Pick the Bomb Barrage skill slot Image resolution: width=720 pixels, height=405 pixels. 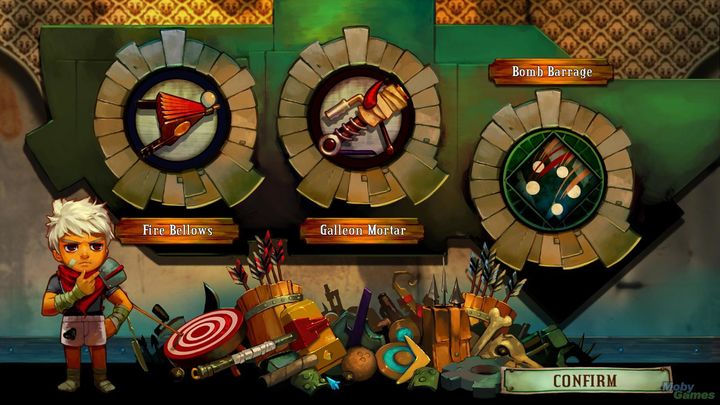(552, 180)
